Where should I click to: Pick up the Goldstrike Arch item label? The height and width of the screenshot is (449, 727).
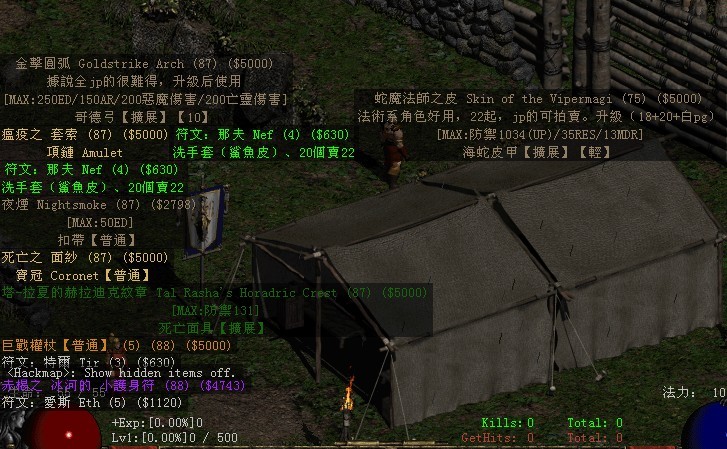click(x=145, y=63)
